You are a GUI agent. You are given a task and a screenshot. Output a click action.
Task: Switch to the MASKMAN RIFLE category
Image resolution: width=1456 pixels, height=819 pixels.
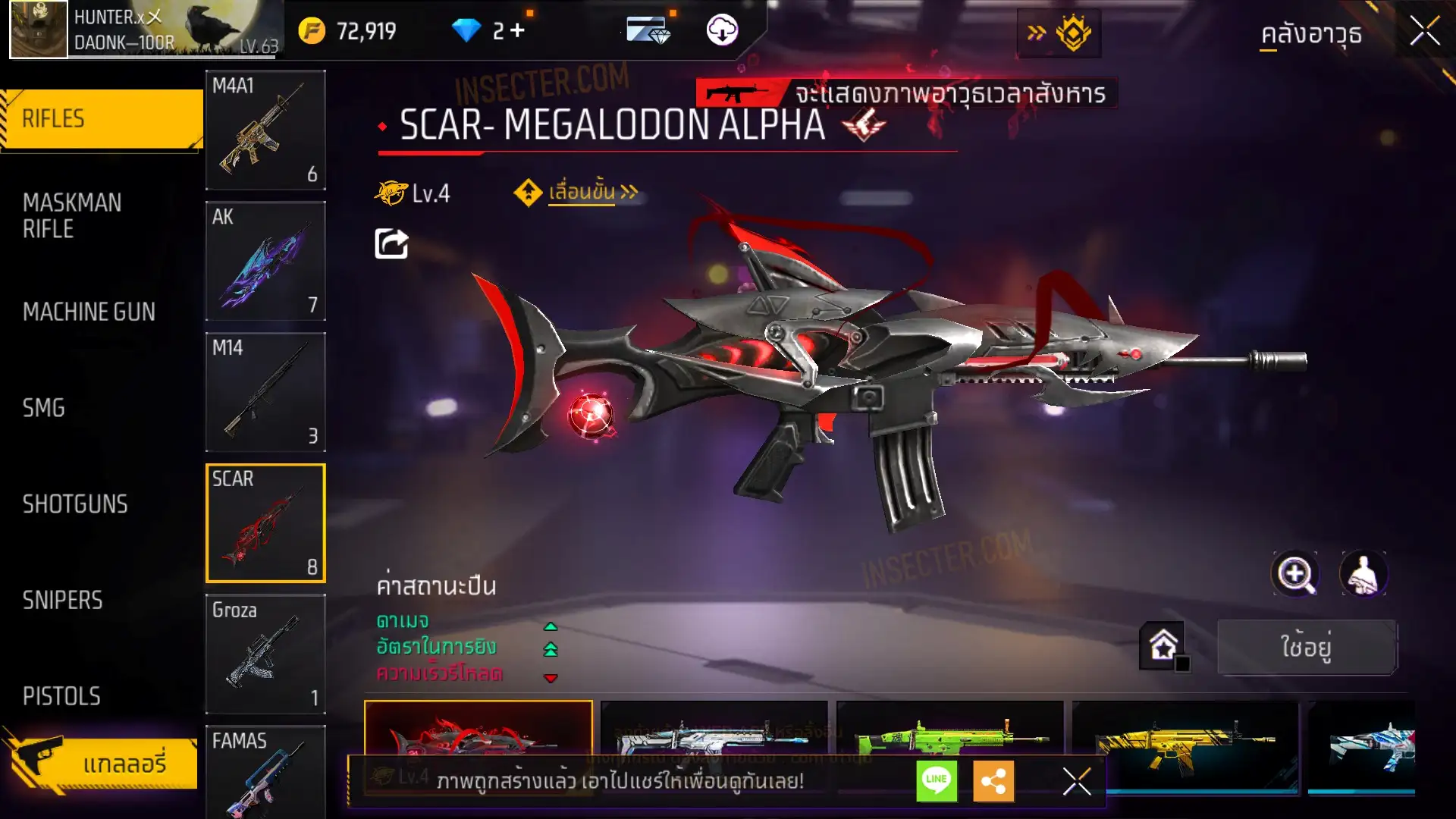point(72,216)
